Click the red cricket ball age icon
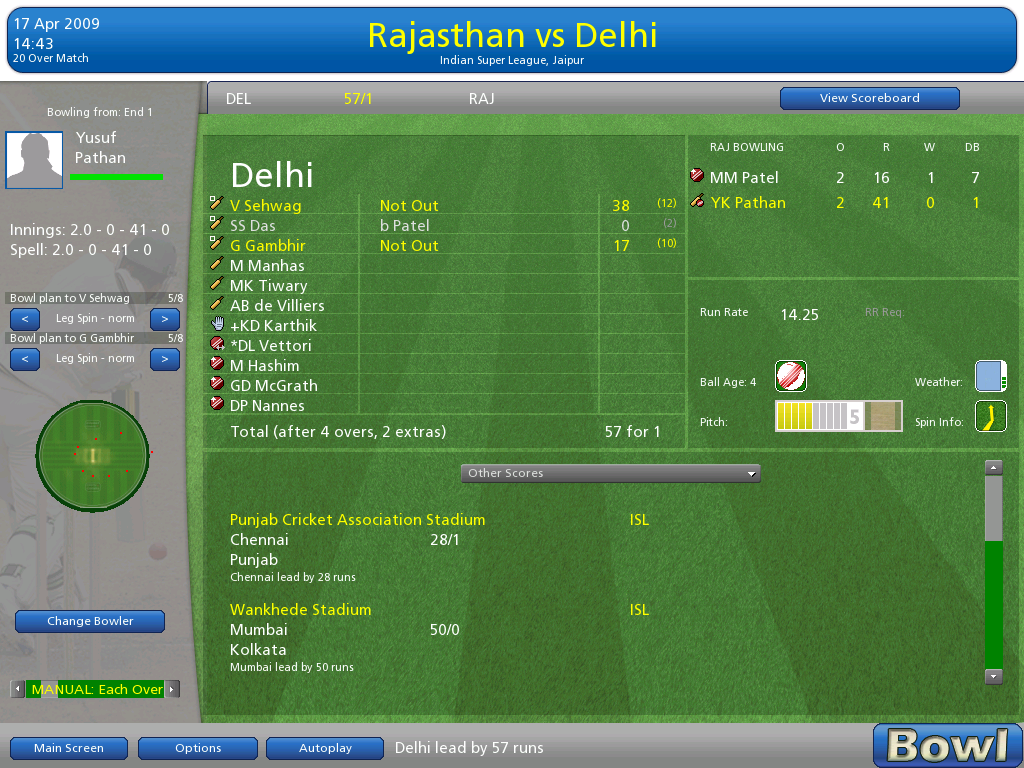Screen dimensions: 1024x768 click(791, 376)
